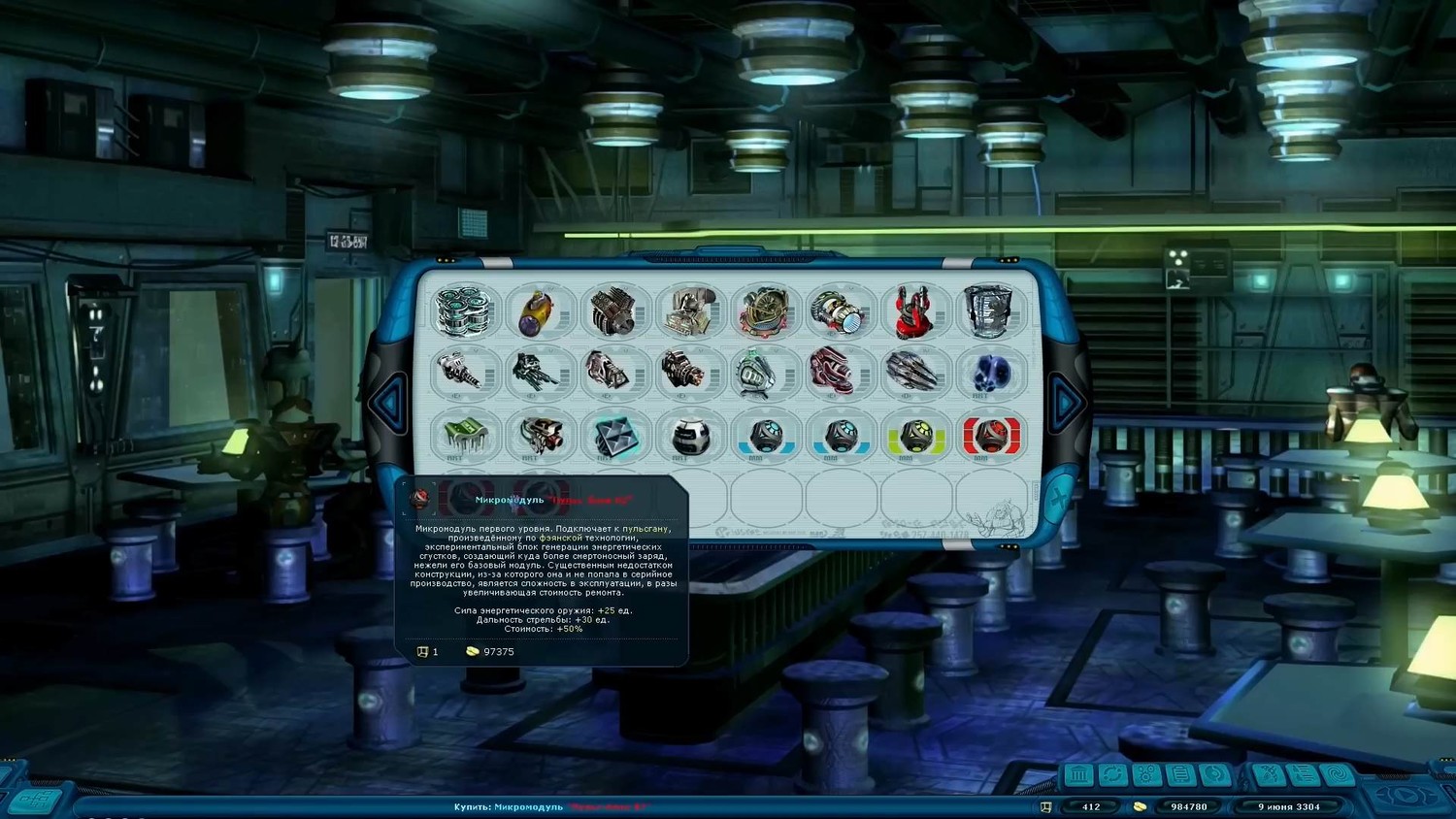The image size is (1456, 819).
Task: Select the red micromodule orb item
Action: click(x=989, y=436)
